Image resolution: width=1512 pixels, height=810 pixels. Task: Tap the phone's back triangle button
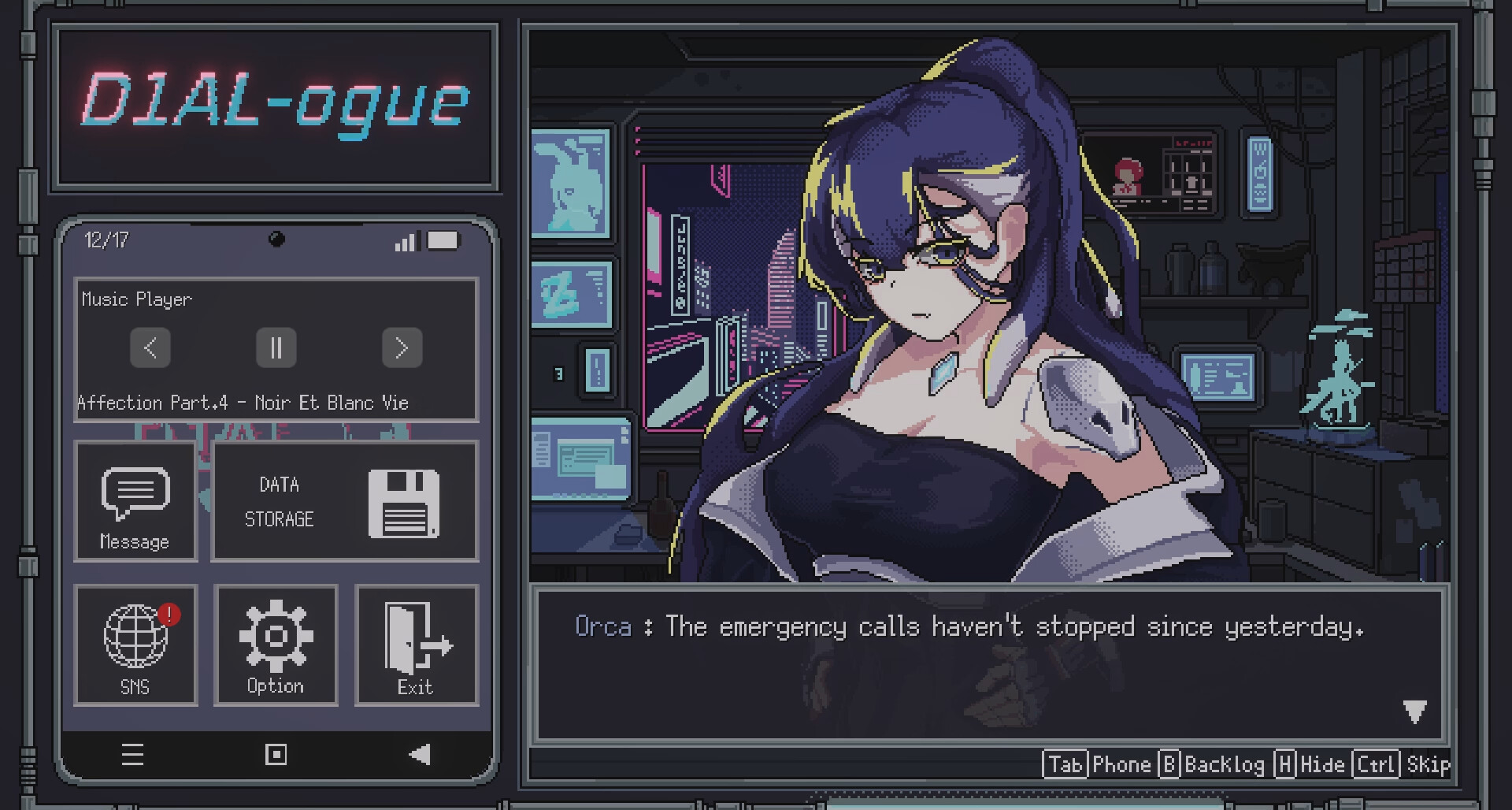(x=420, y=755)
